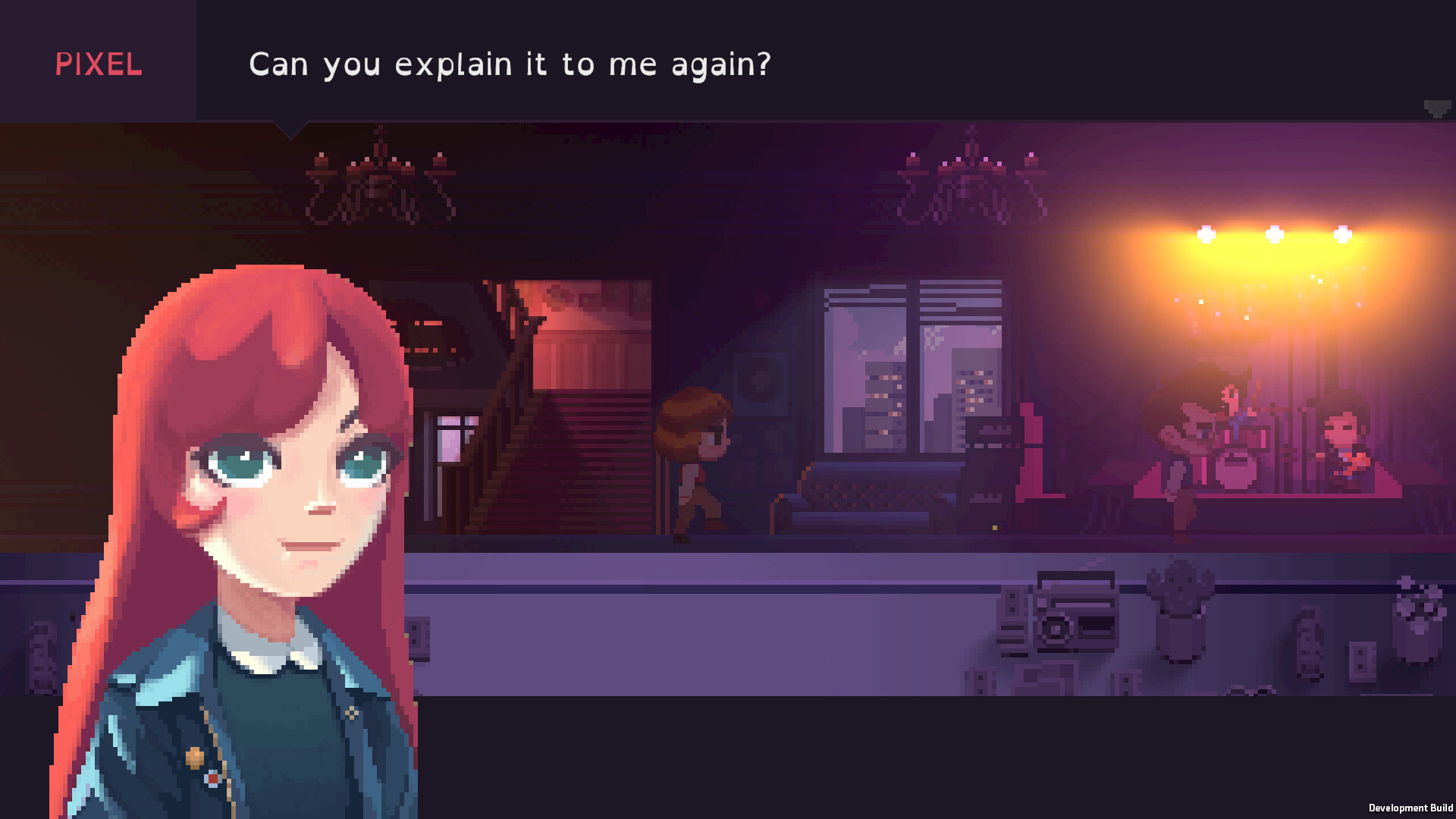The height and width of the screenshot is (819, 1456).
Task: Click the bottle next to the outlet
Action: [x=1310, y=645]
